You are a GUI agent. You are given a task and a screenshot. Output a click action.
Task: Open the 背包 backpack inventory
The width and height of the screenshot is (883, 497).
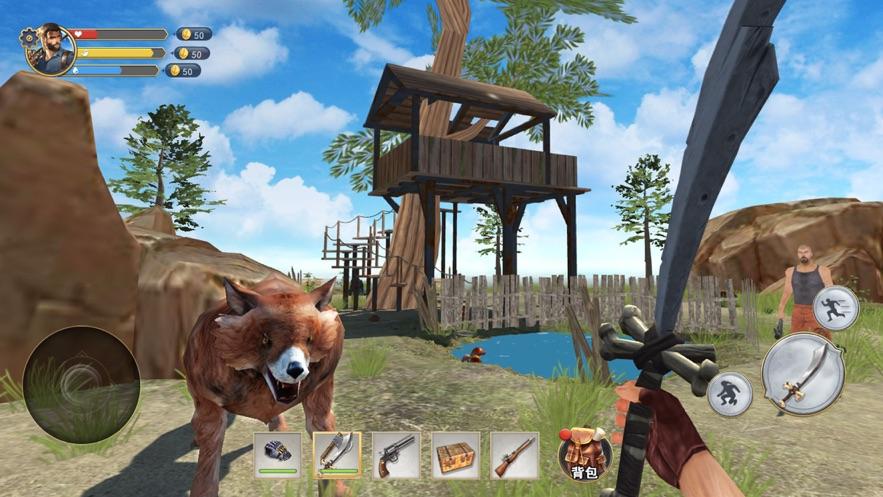tap(585, 454)
